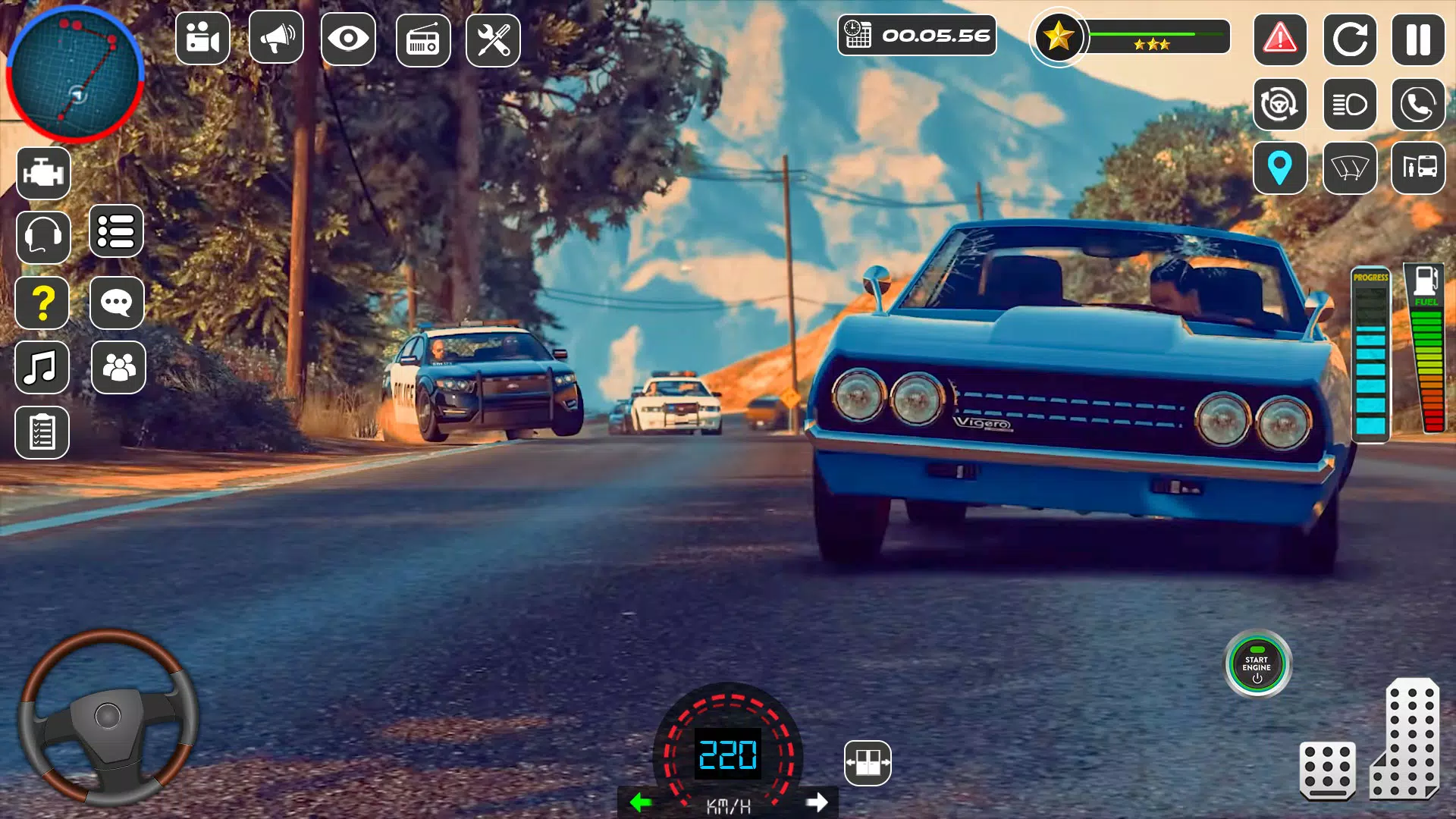Open the mission list panel
The width and height of the screenshot is (1456, 819).
[117, 232]
